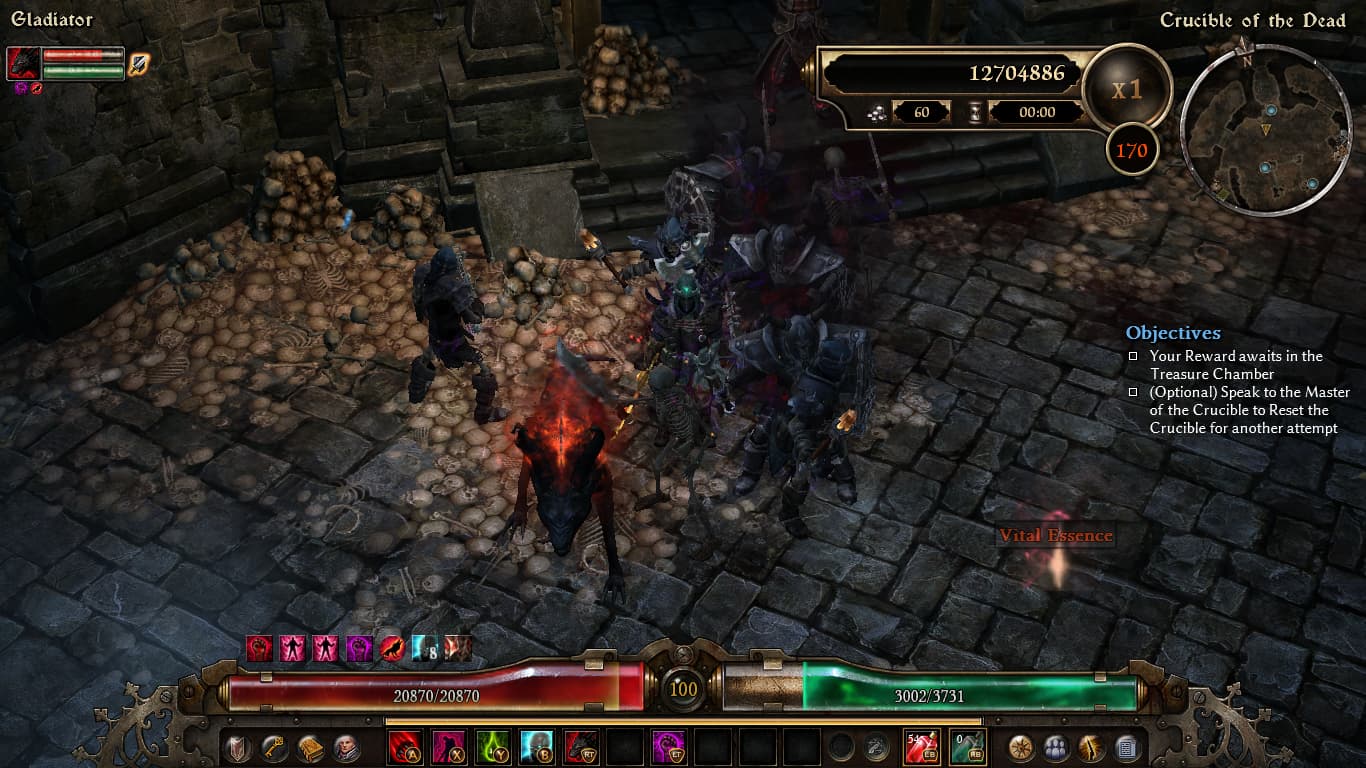The height and width of the screenshot is (768, 1366).
Task: Click the red wolf buff icon
Action: coord(391,648)
